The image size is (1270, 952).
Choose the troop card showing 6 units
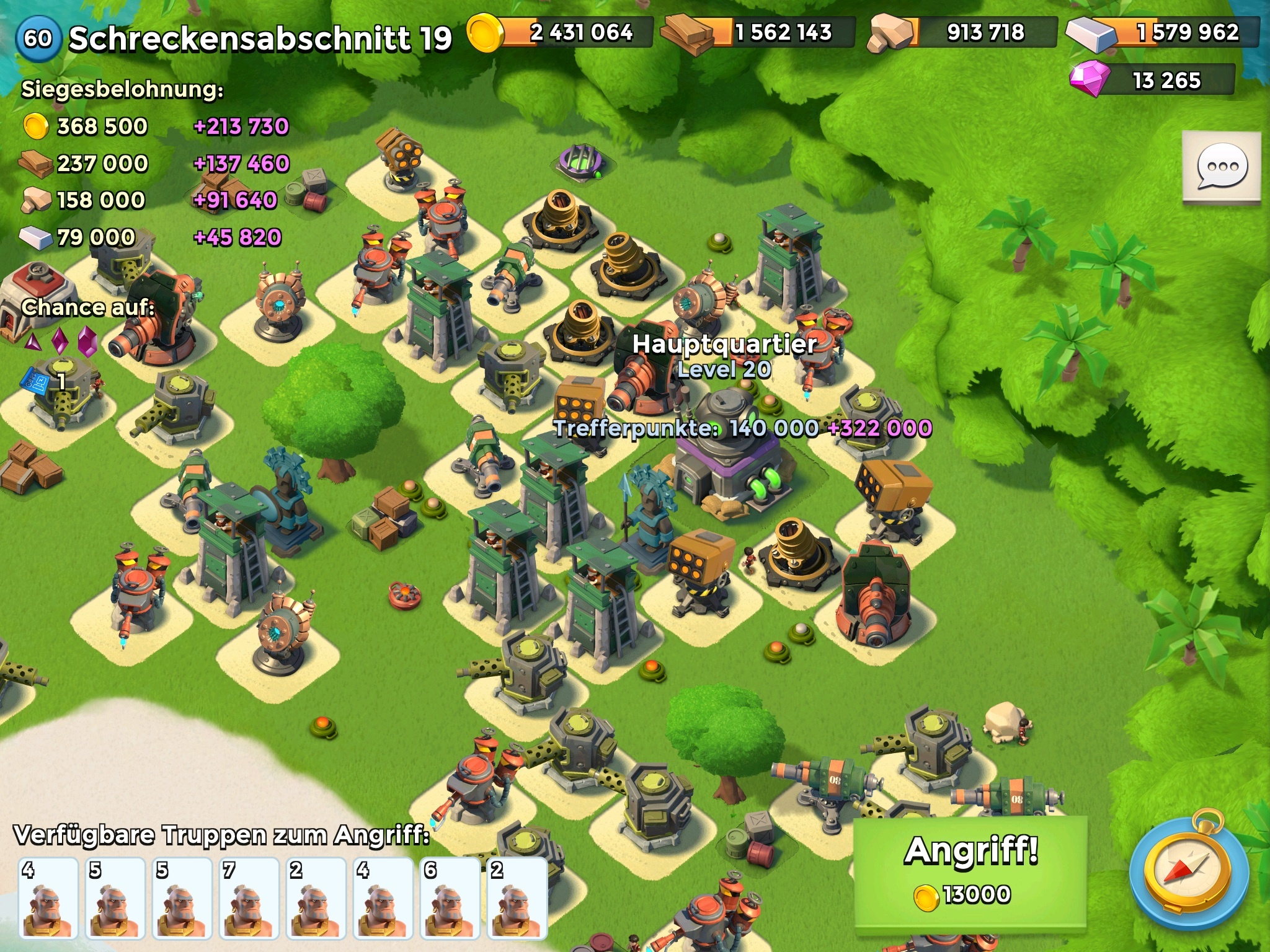448,897
